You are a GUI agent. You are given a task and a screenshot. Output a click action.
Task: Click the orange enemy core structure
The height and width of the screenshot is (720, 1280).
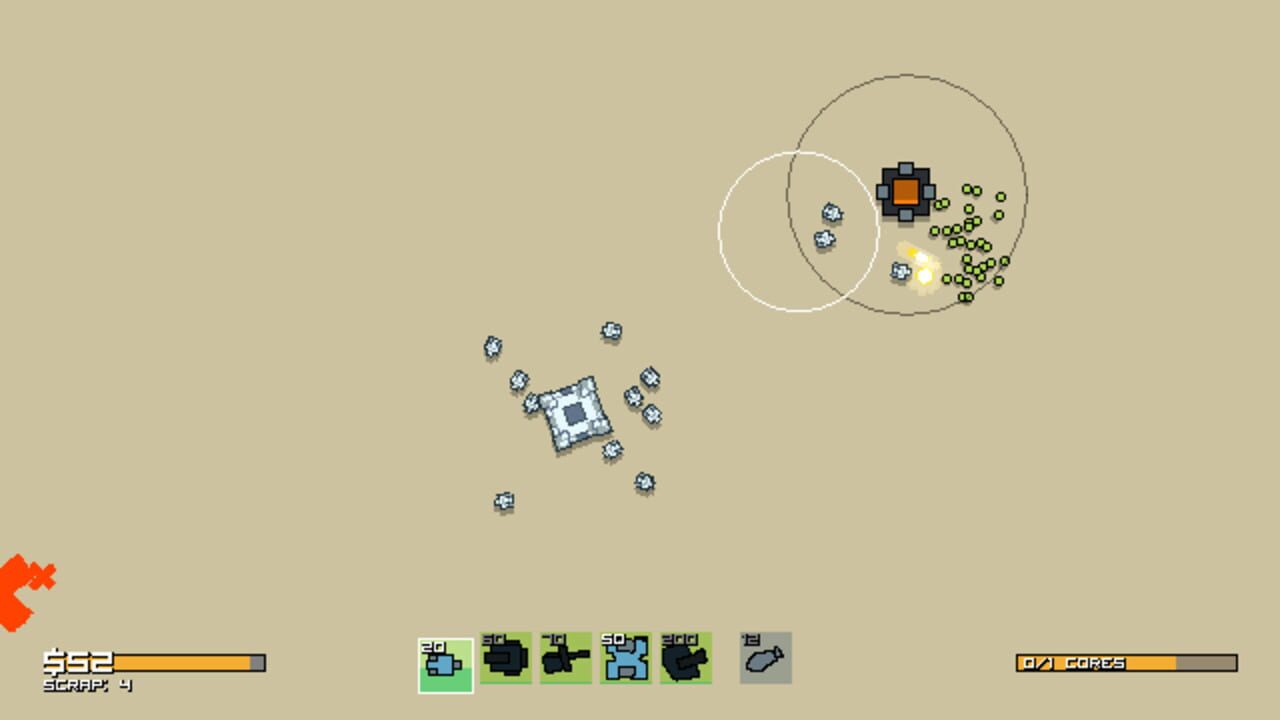[x=906, y=191]
